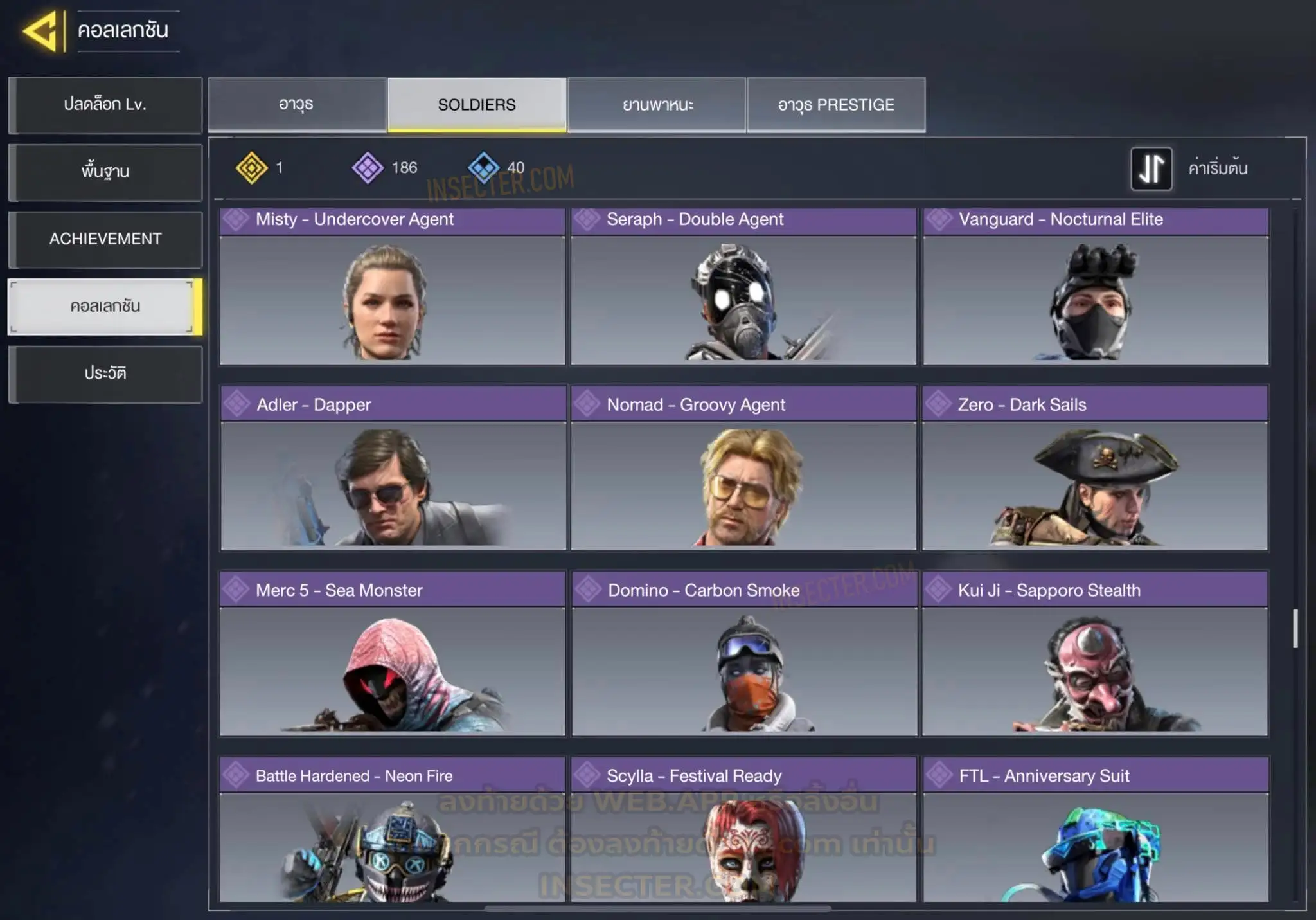Filter by the purple epic rarity icon
Screen dimensions: 1316x920
click(x=368, y=168)
